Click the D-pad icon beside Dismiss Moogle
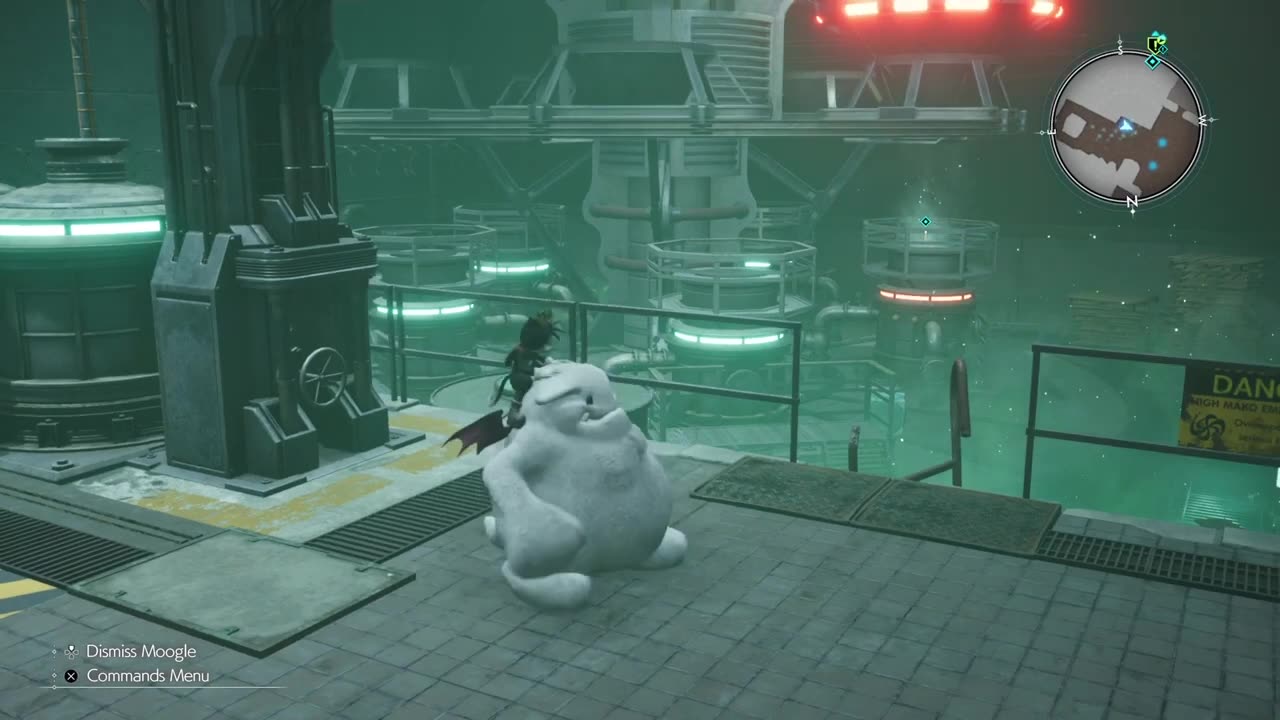Screen dimensions: 1280x720 point(71,652)
